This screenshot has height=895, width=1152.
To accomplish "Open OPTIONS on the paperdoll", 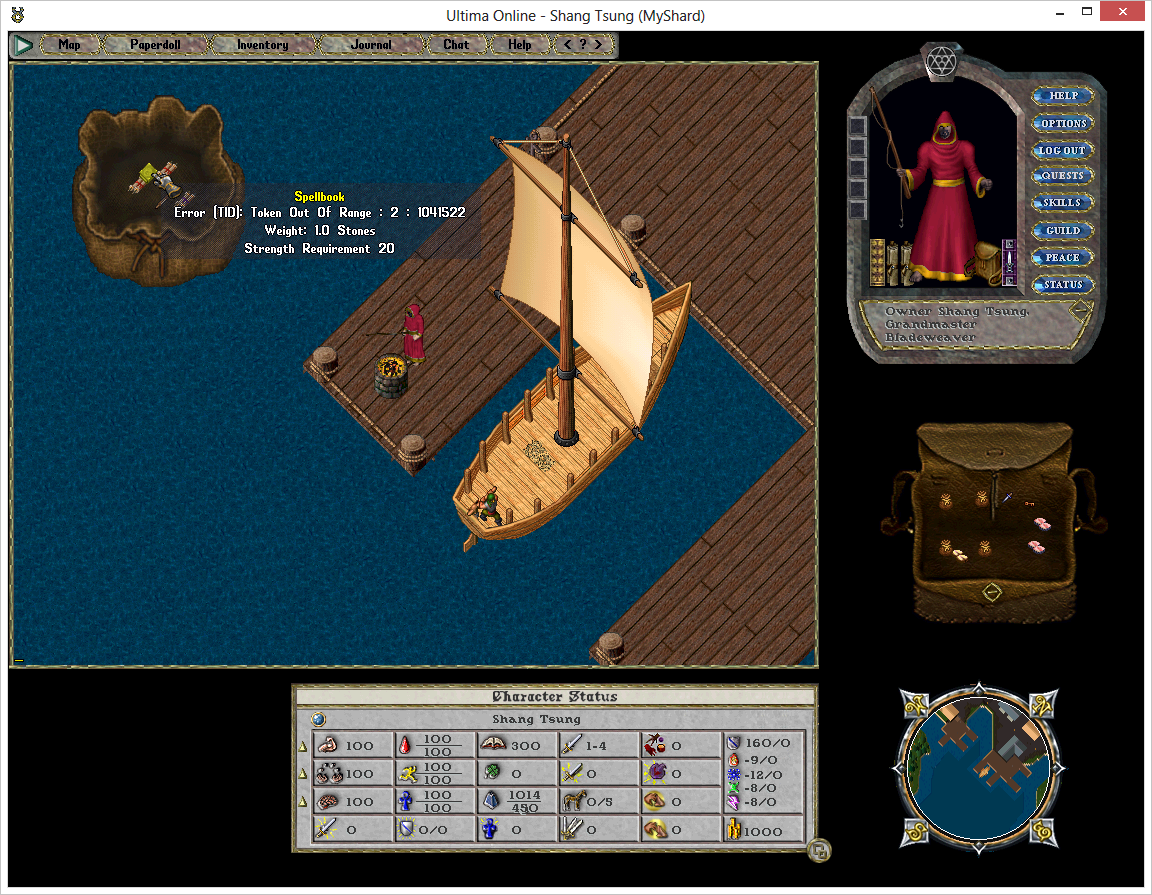I will 1062,123.
